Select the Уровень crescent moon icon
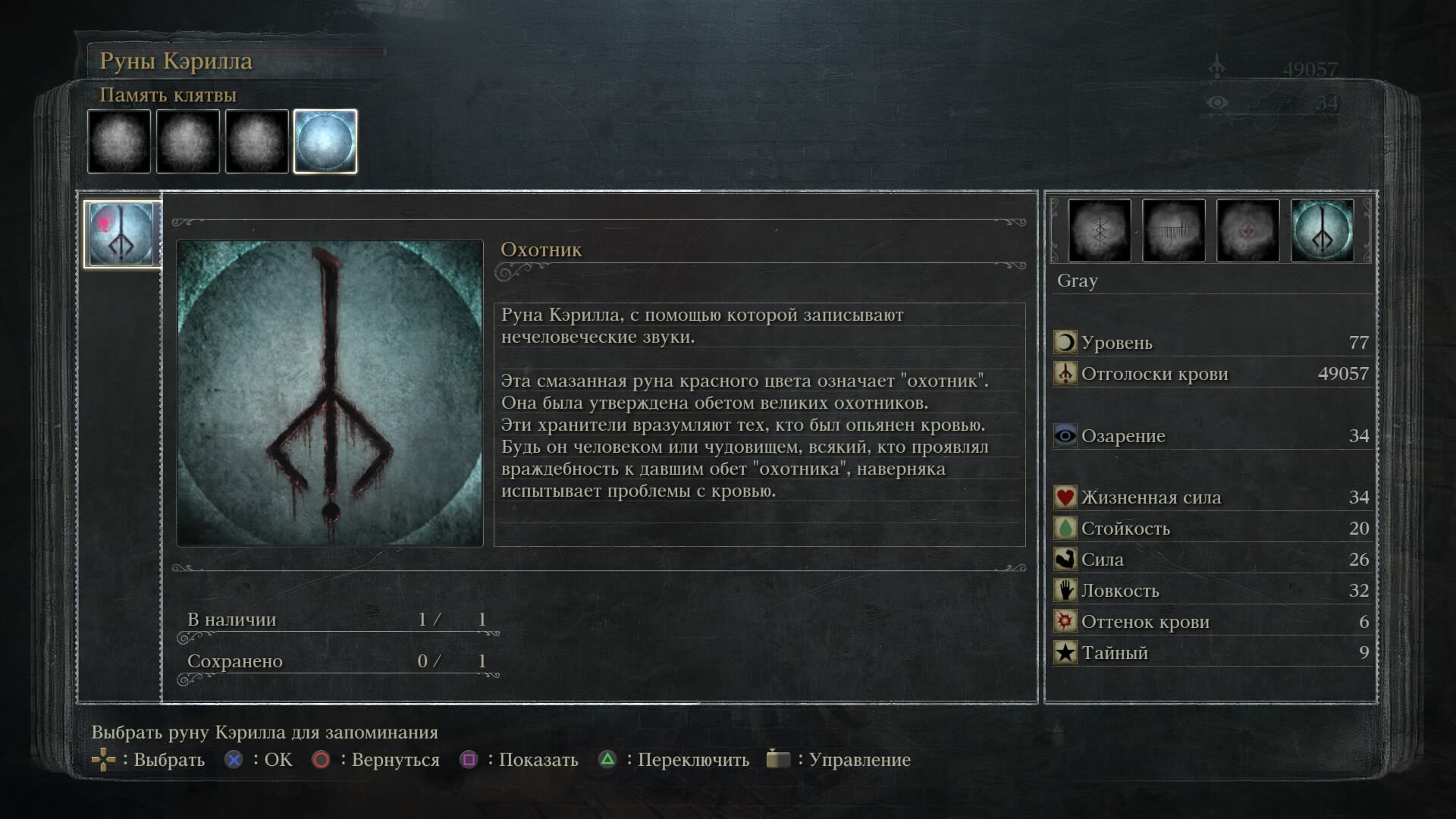This screenshot has width=1456, height=819. pyautogui.click(x=1065, y=343)
